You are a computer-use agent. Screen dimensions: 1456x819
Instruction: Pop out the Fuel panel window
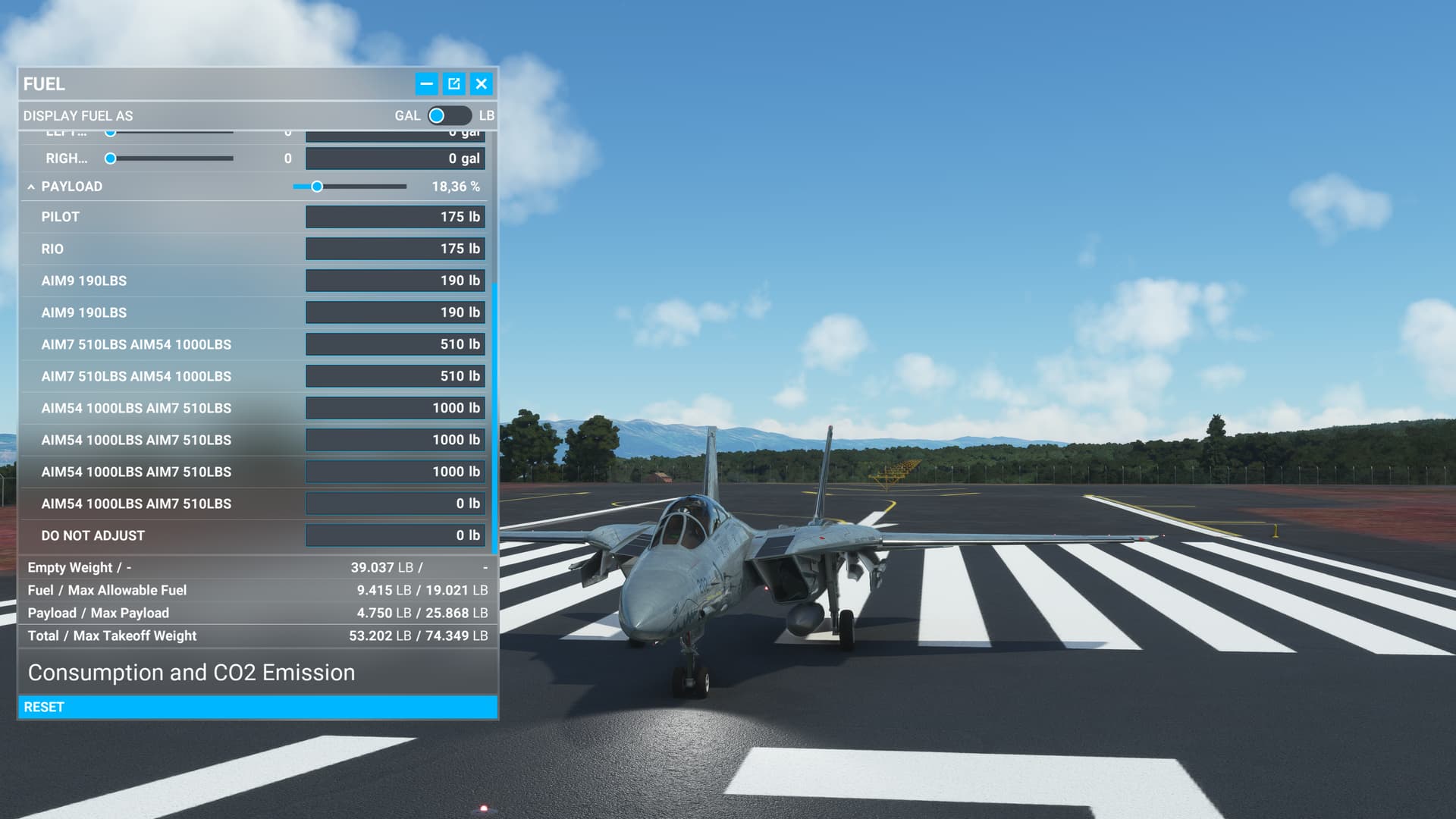[x=453, y=84]
